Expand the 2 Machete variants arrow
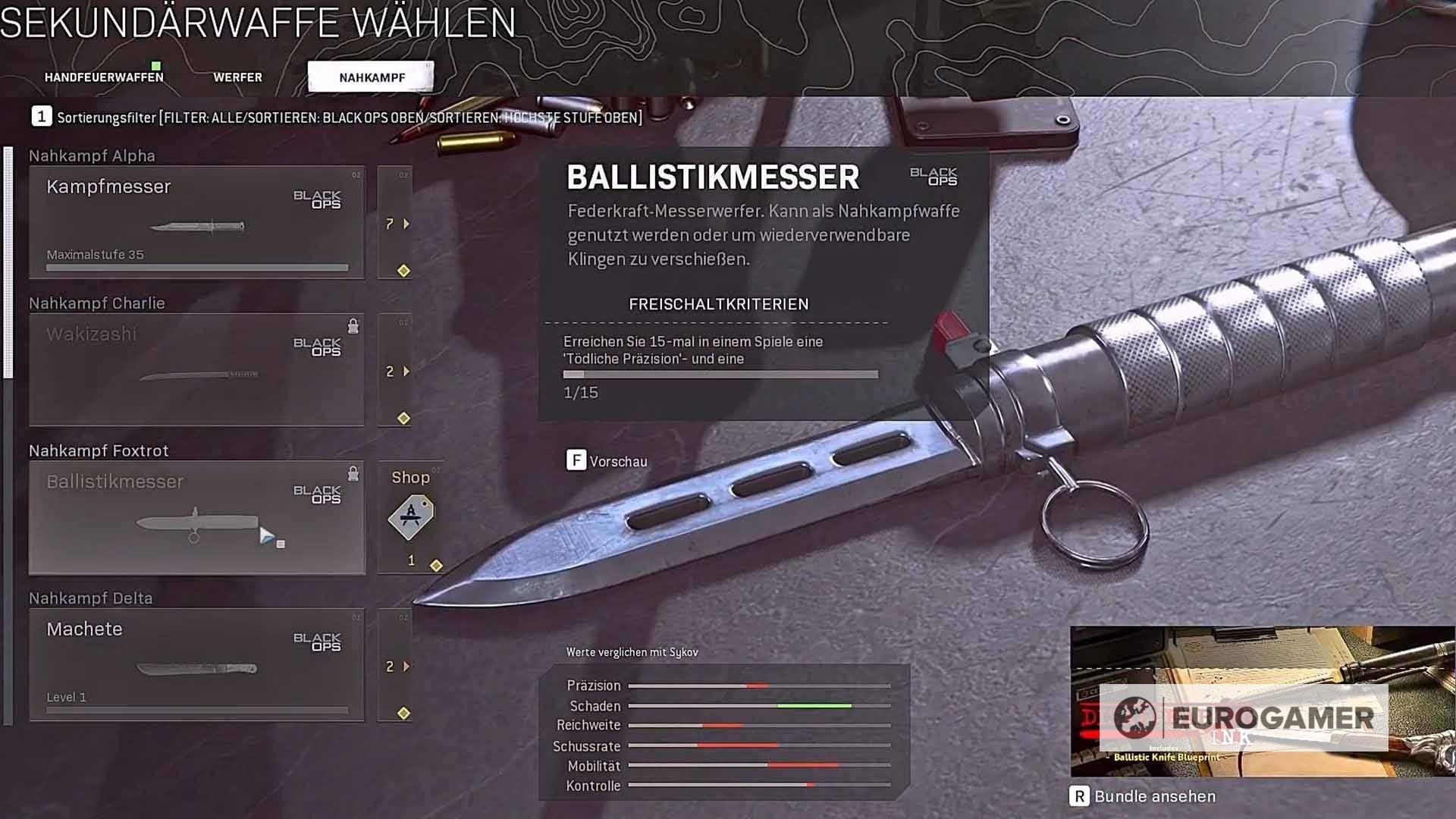Image resolution: width=1456 pixels, height=819 pixels. [x=407, y=667]
